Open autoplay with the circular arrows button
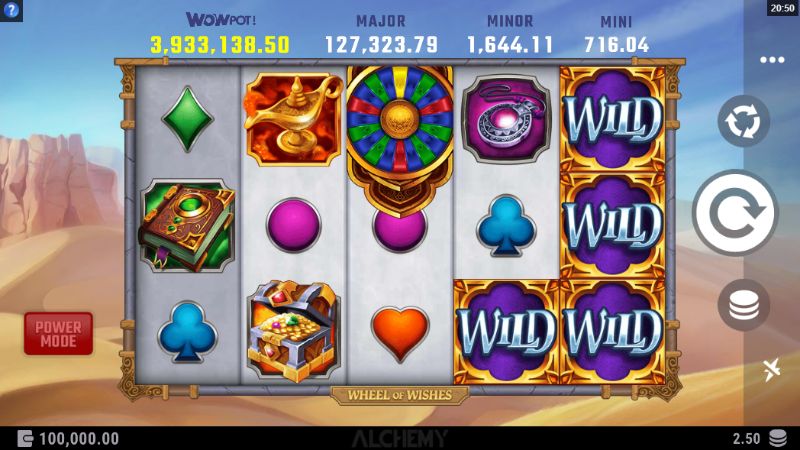The height and width of the screenshot is (450, 800). 743,122
